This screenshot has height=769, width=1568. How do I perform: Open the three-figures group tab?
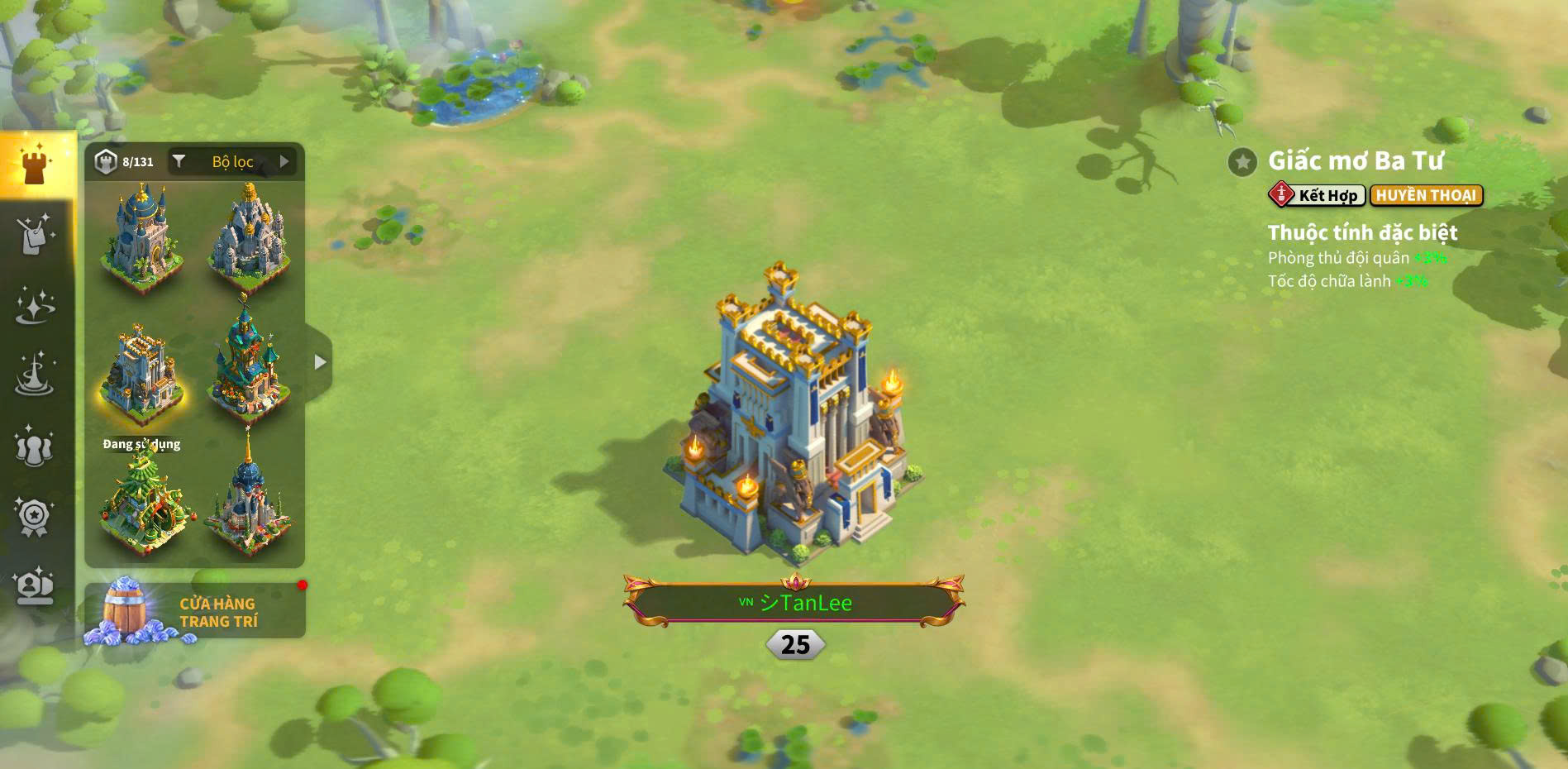click(x=35, y=447)
